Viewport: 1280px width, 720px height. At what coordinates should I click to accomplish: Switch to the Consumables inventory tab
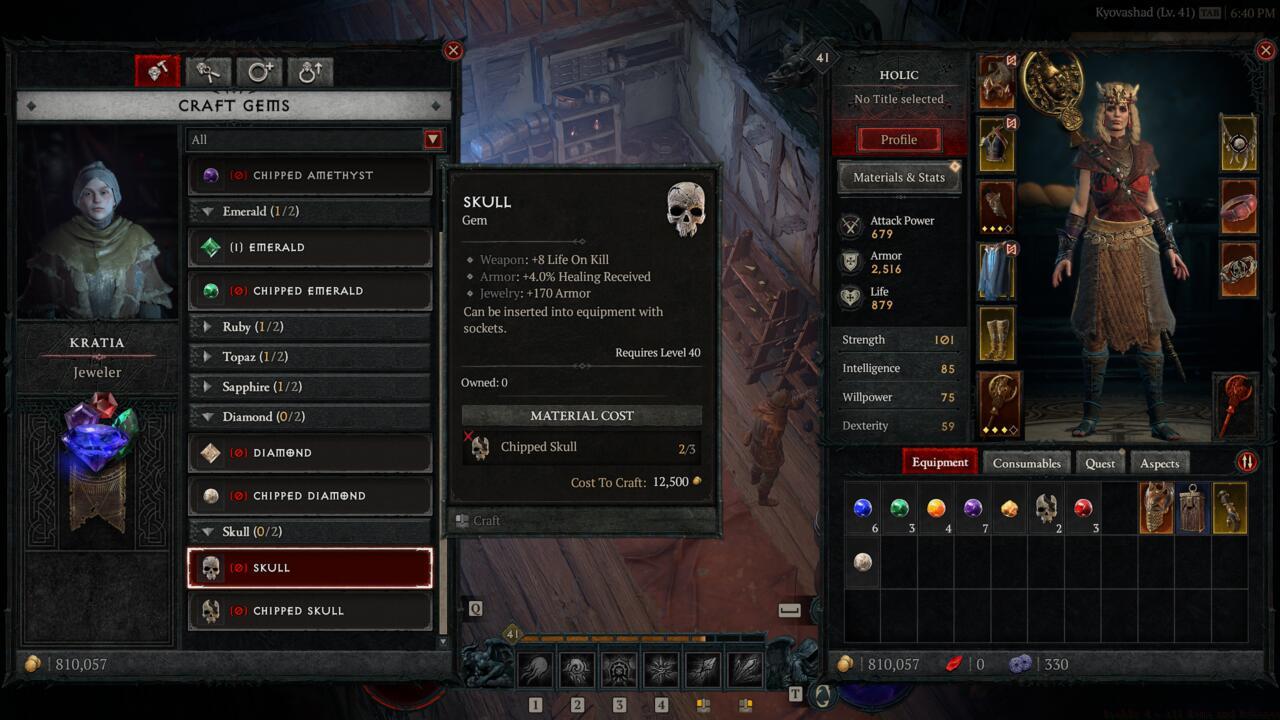coord(1026,463)
